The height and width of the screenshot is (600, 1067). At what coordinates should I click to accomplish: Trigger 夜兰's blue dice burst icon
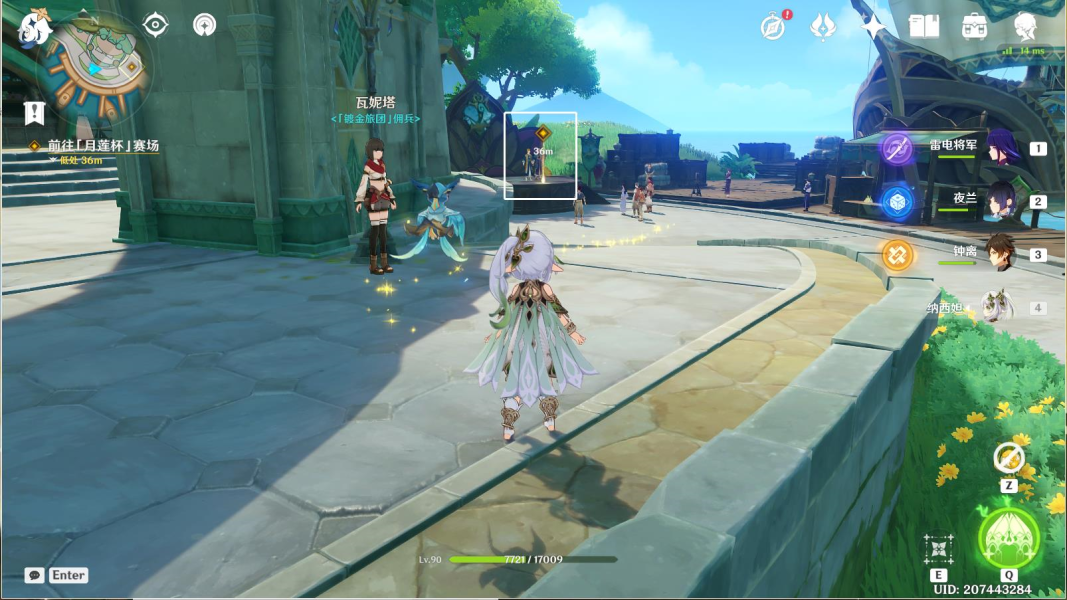(x=897, y=202)
